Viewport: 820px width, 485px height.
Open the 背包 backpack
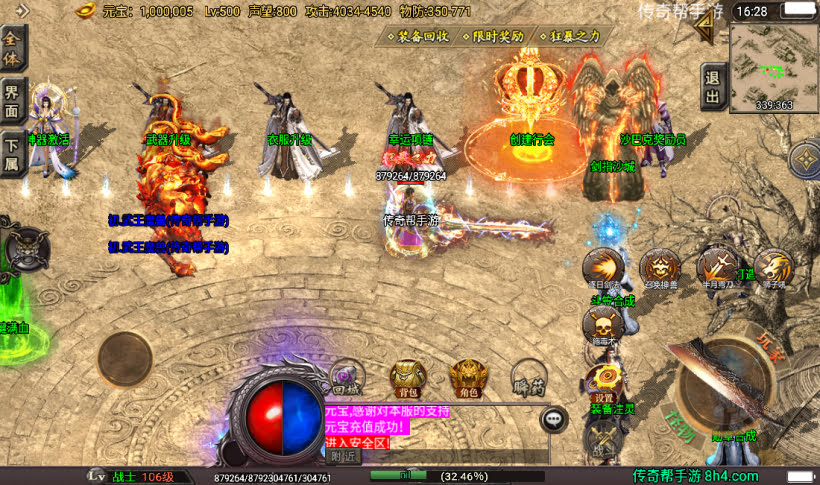tap(405, 375)
